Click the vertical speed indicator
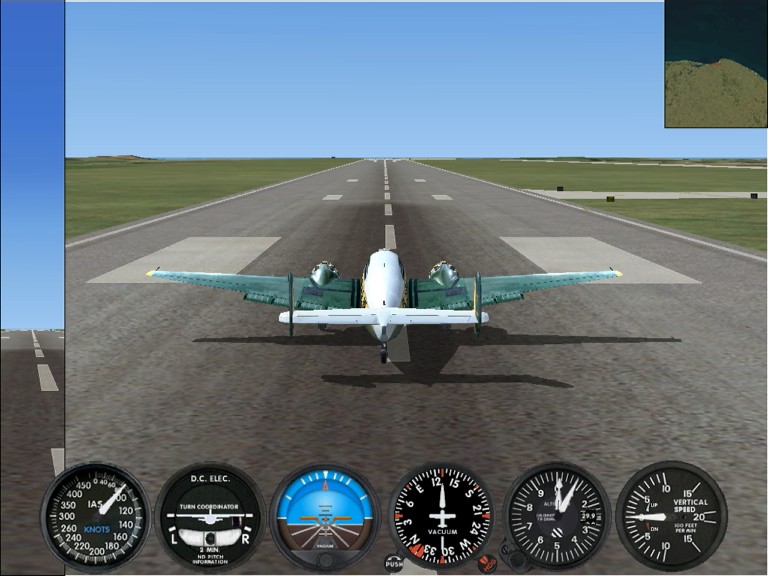Viewport: 768px width, 576px height. pos(671,516)
